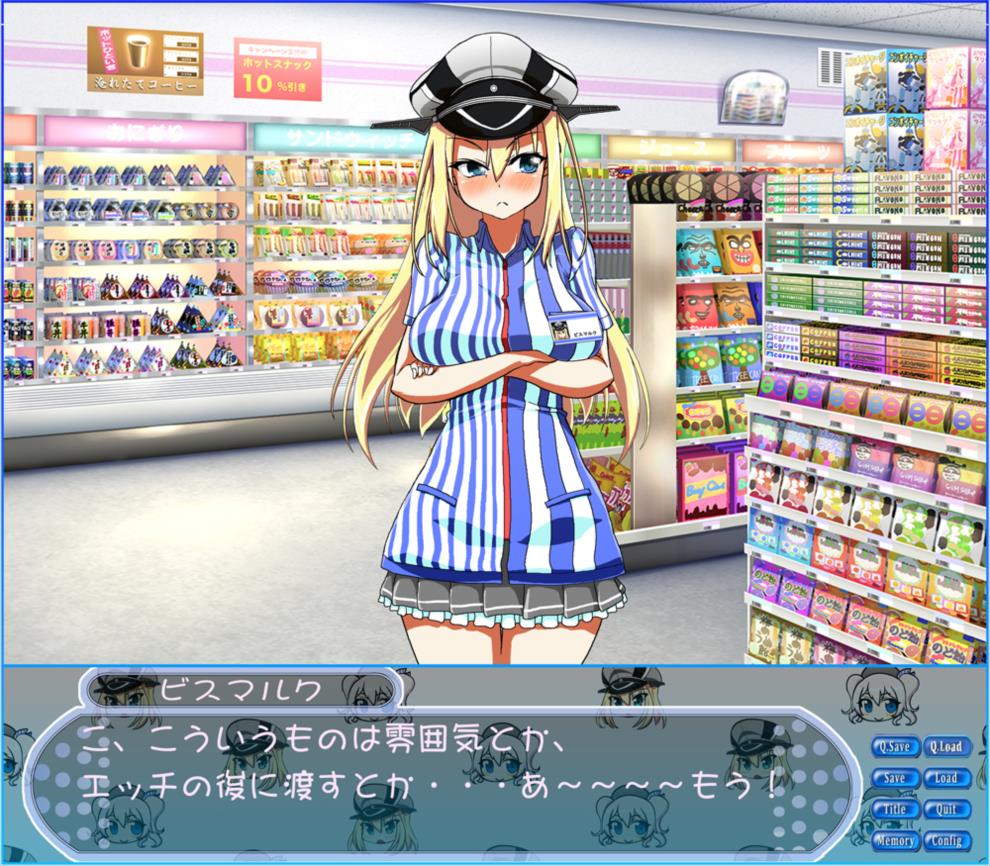Quit the game

coord(945,809)
